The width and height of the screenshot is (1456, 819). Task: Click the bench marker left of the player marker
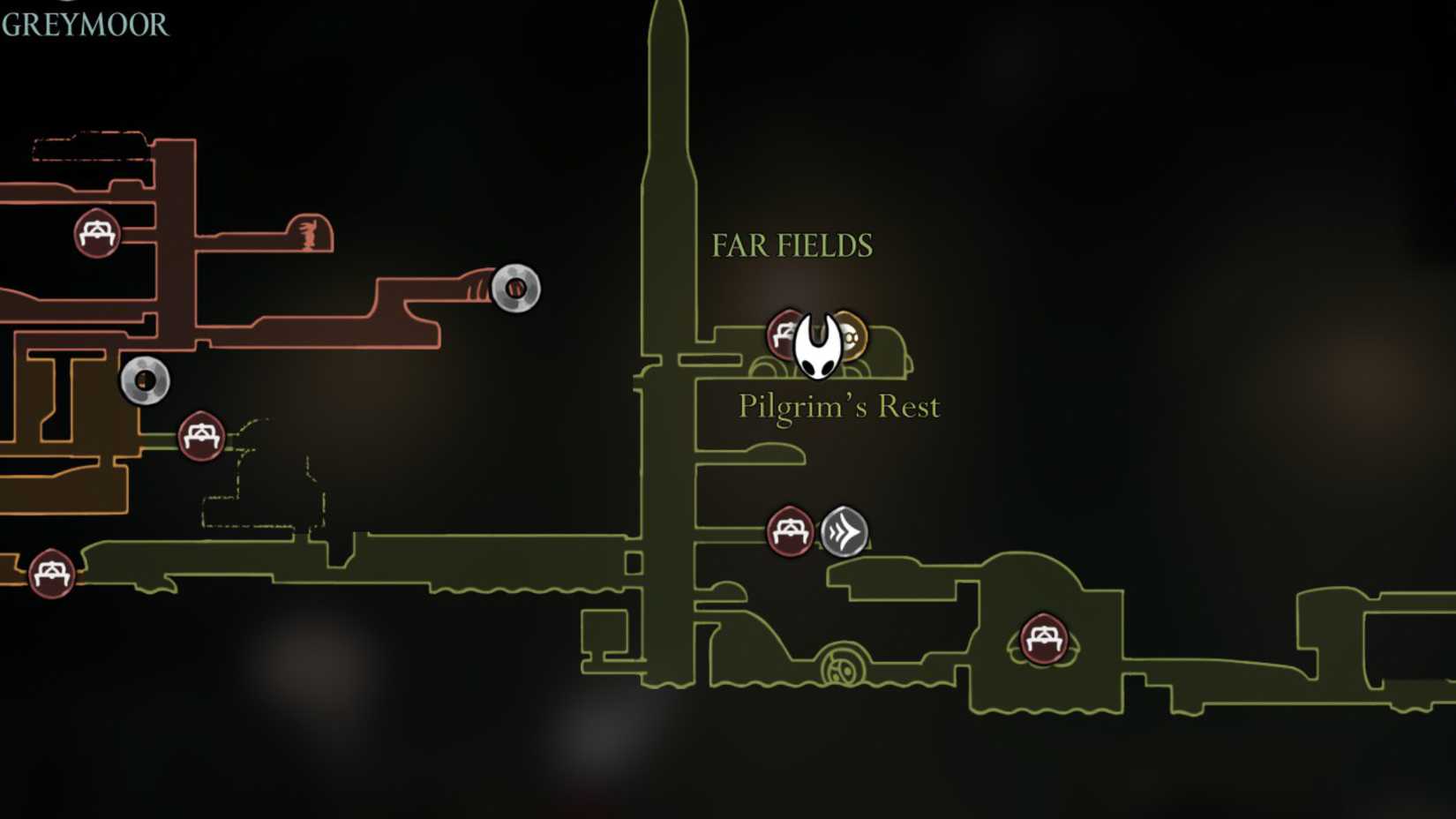tap(785, 335)
